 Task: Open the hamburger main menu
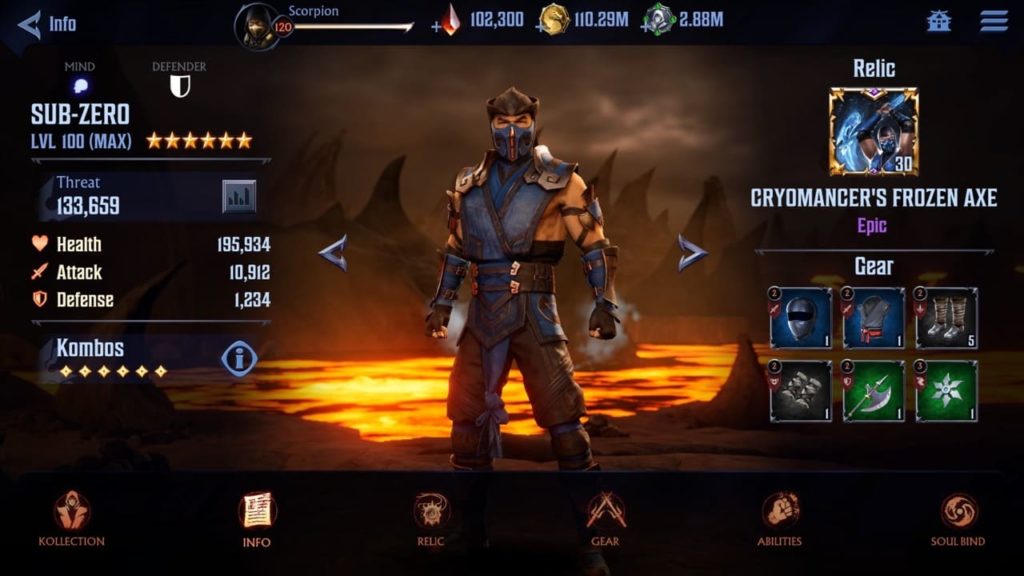click(x=993, y=21)
